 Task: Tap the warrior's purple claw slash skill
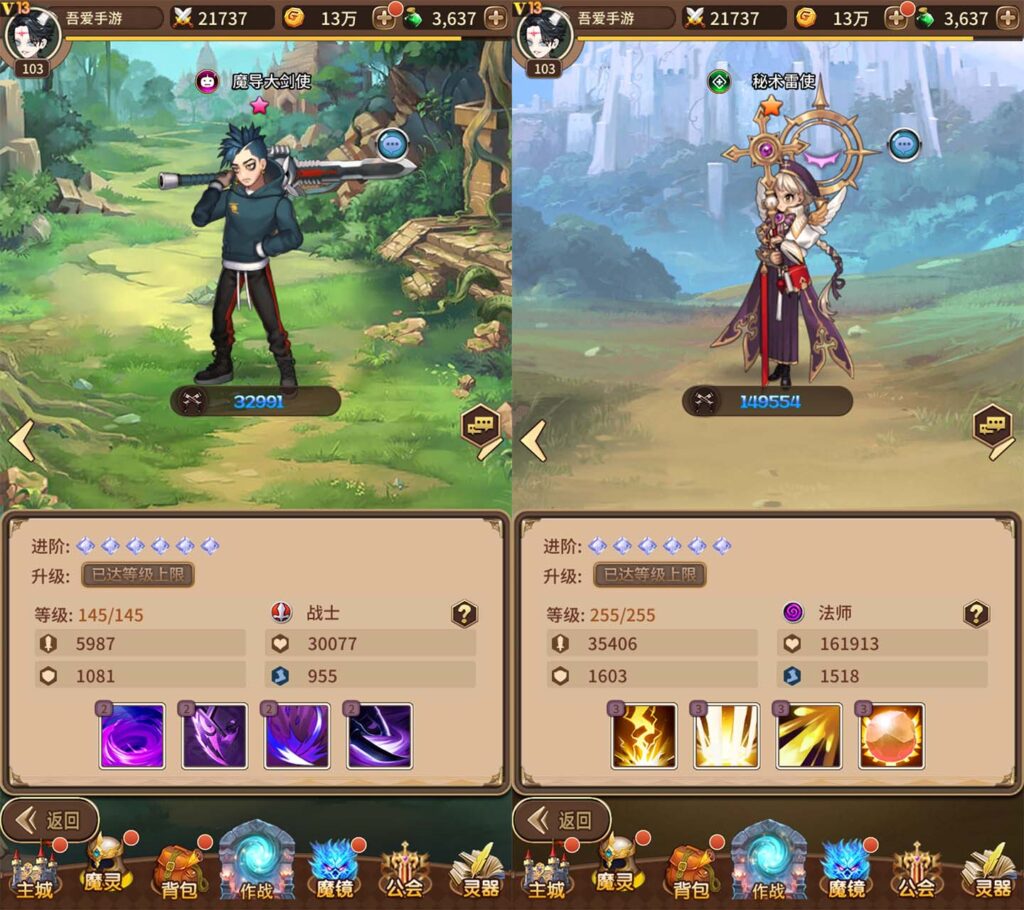point(214,736)
